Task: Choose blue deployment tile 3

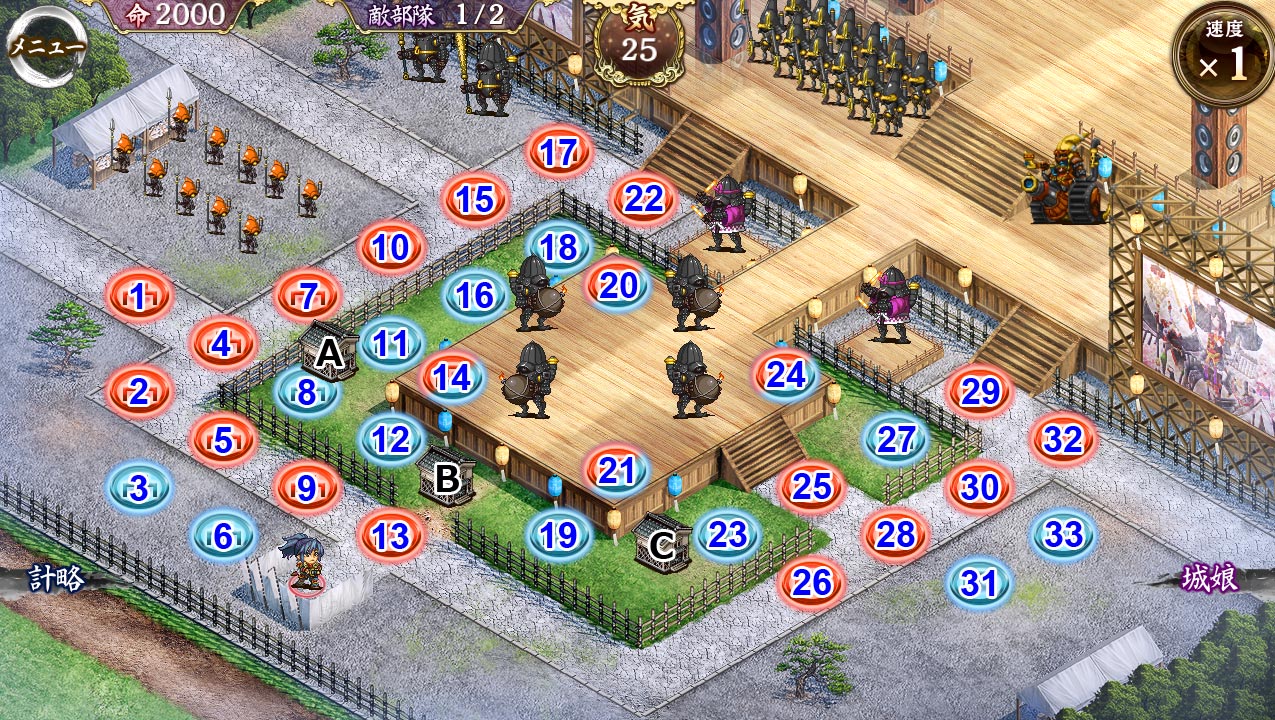Action: tap(139, 488)
